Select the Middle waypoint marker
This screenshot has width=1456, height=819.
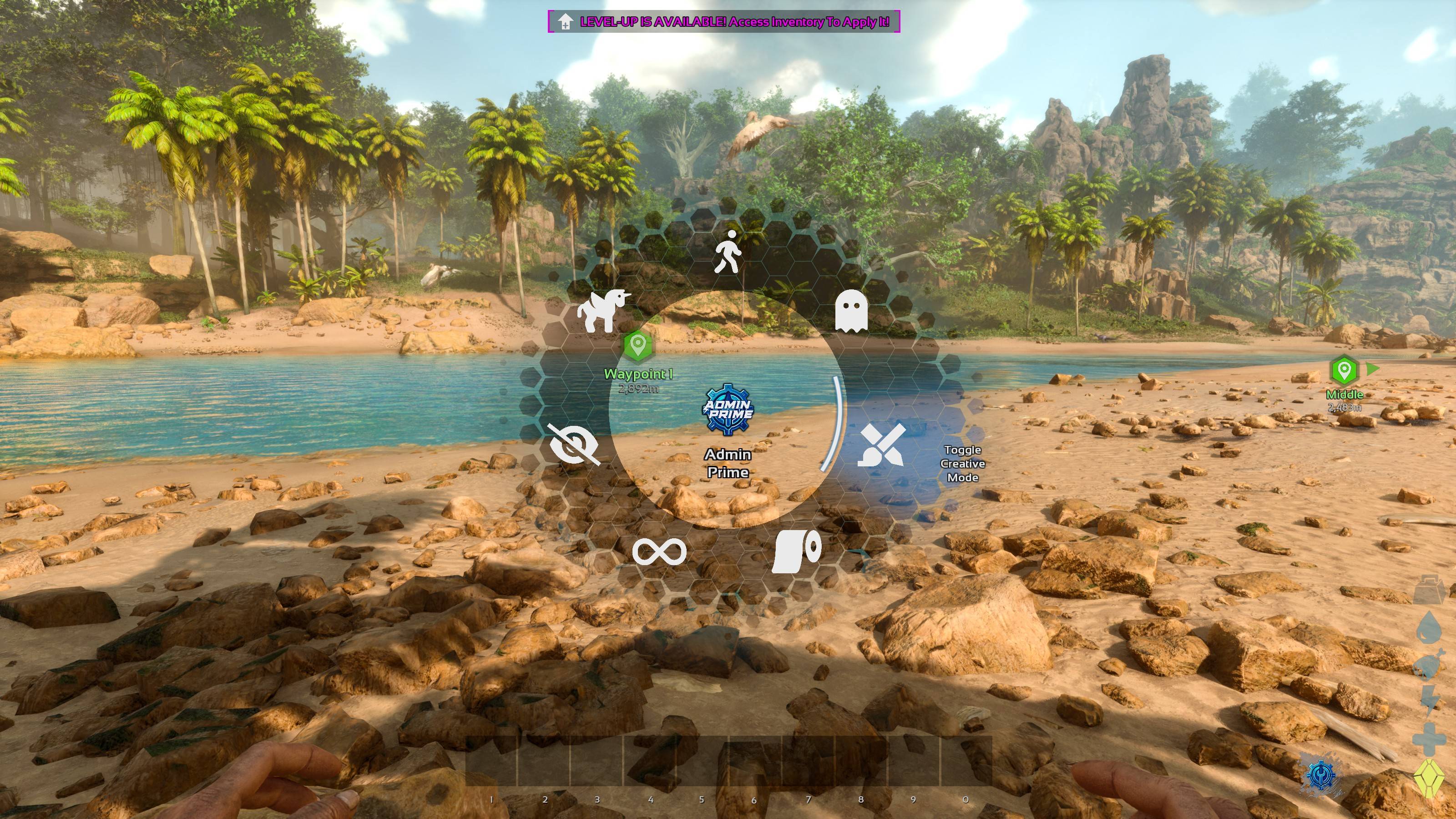(1344, 371)
